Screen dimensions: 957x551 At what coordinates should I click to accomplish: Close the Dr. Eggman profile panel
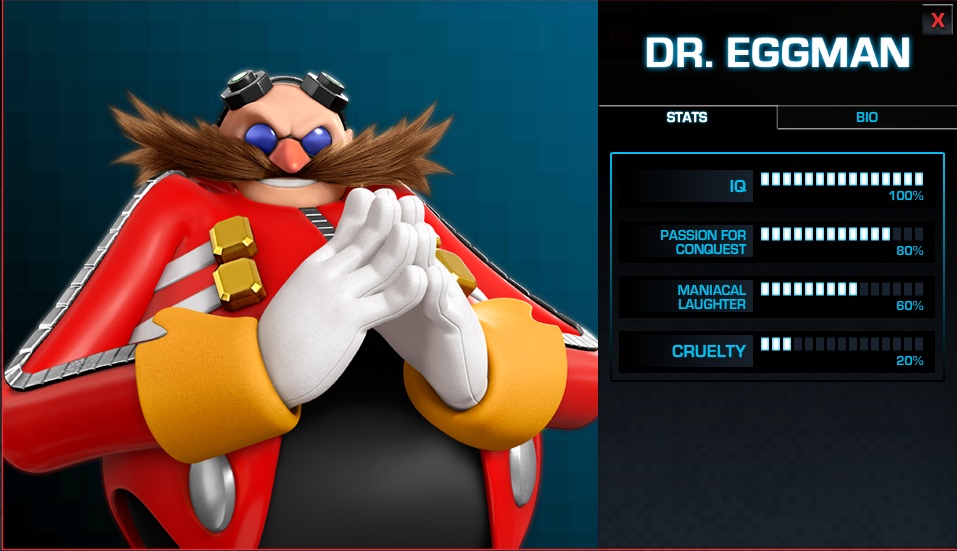coord(937,20)
